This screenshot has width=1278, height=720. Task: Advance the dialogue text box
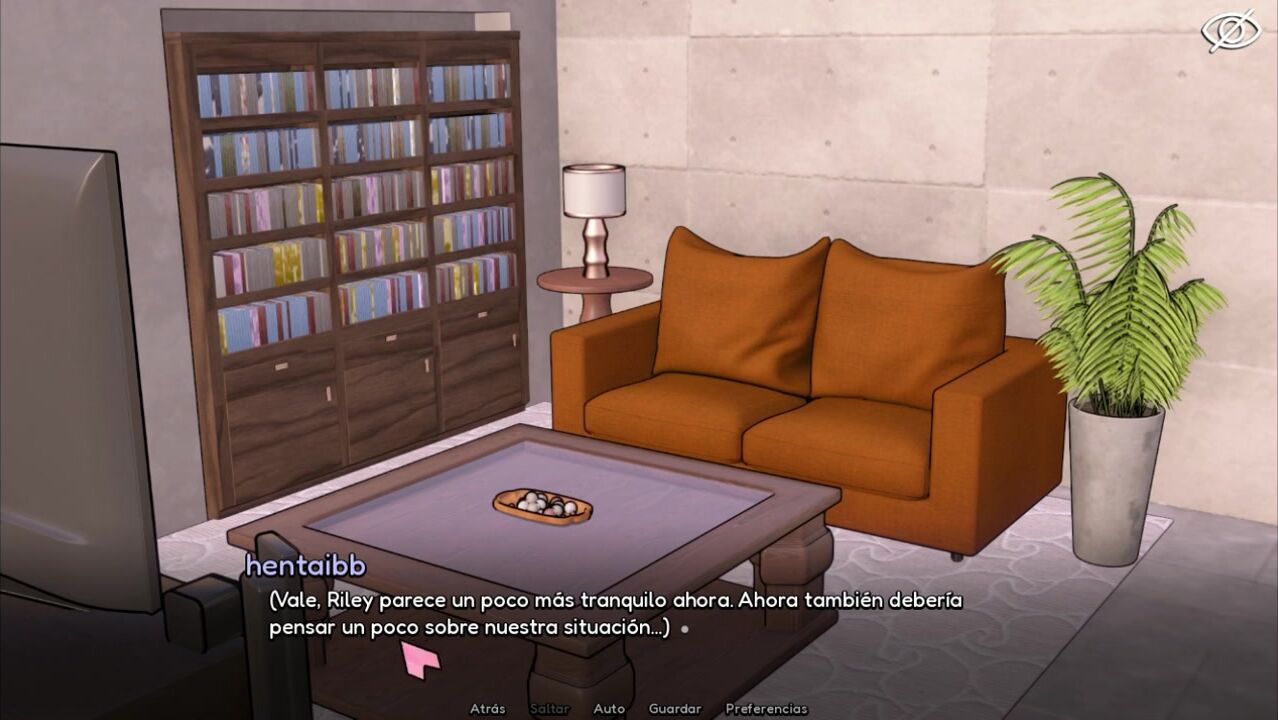[615, 614]
